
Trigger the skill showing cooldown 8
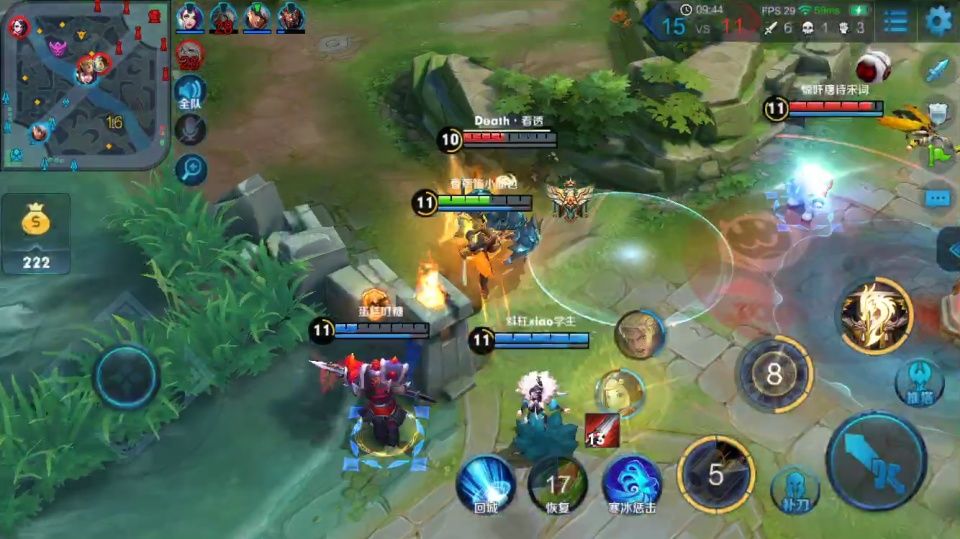774,374
